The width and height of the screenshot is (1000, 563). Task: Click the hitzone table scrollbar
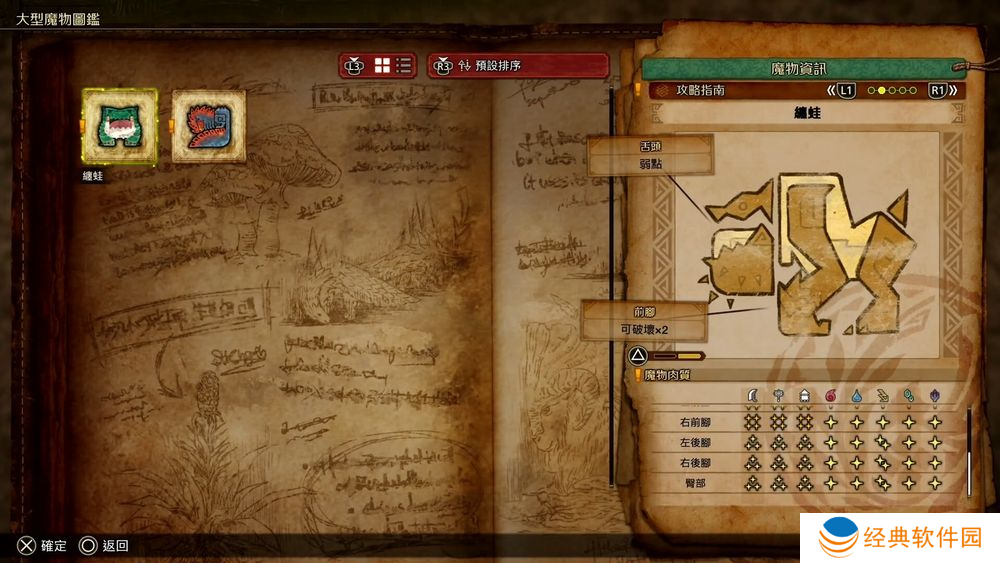[x=968, y=450]
